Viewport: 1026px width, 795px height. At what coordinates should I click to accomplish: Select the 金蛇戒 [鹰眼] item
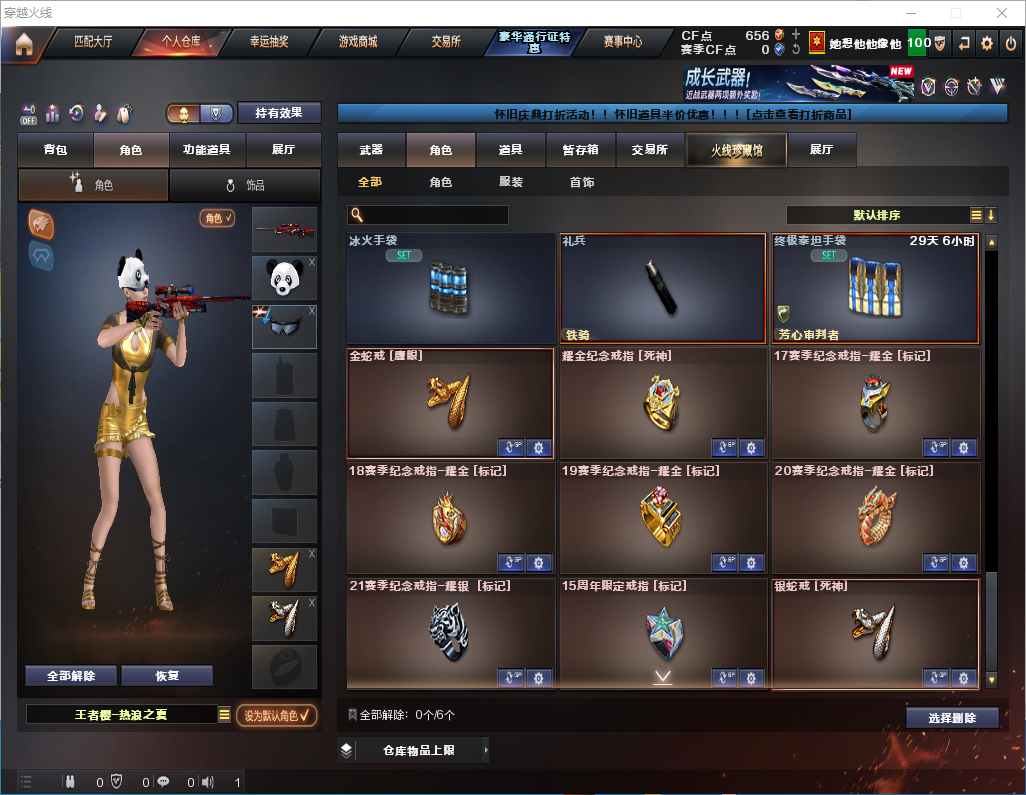(450, 402)
